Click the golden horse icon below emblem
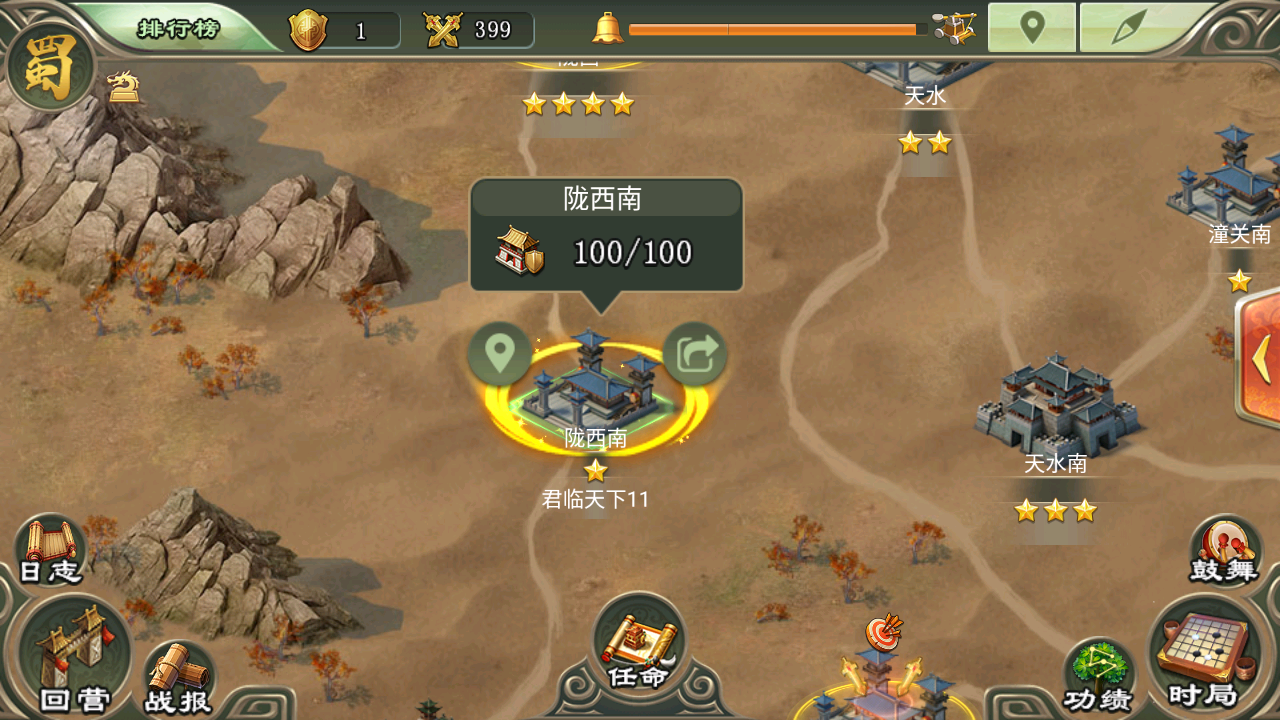The width and height of the screenshot is (1280, 720). pos(124,87)
